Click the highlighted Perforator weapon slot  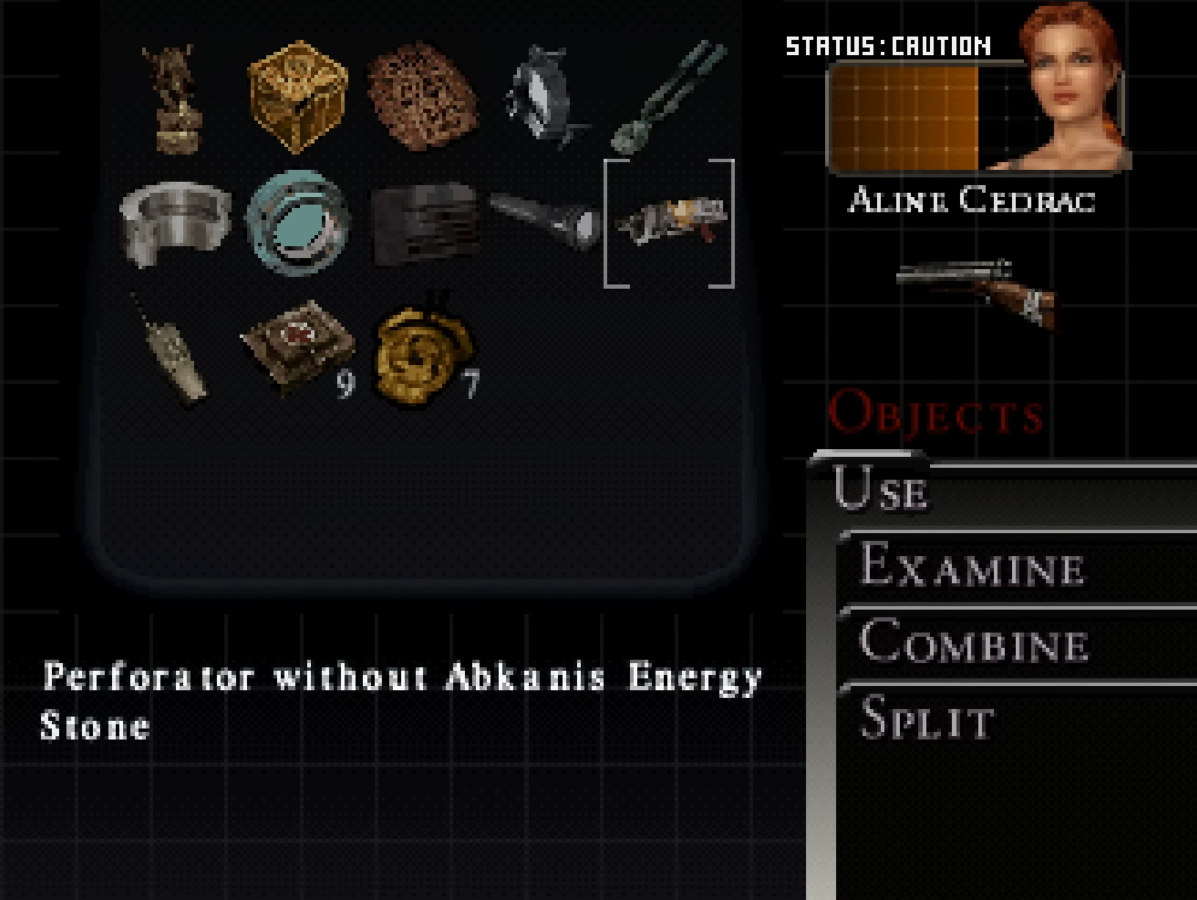[669, 222]
